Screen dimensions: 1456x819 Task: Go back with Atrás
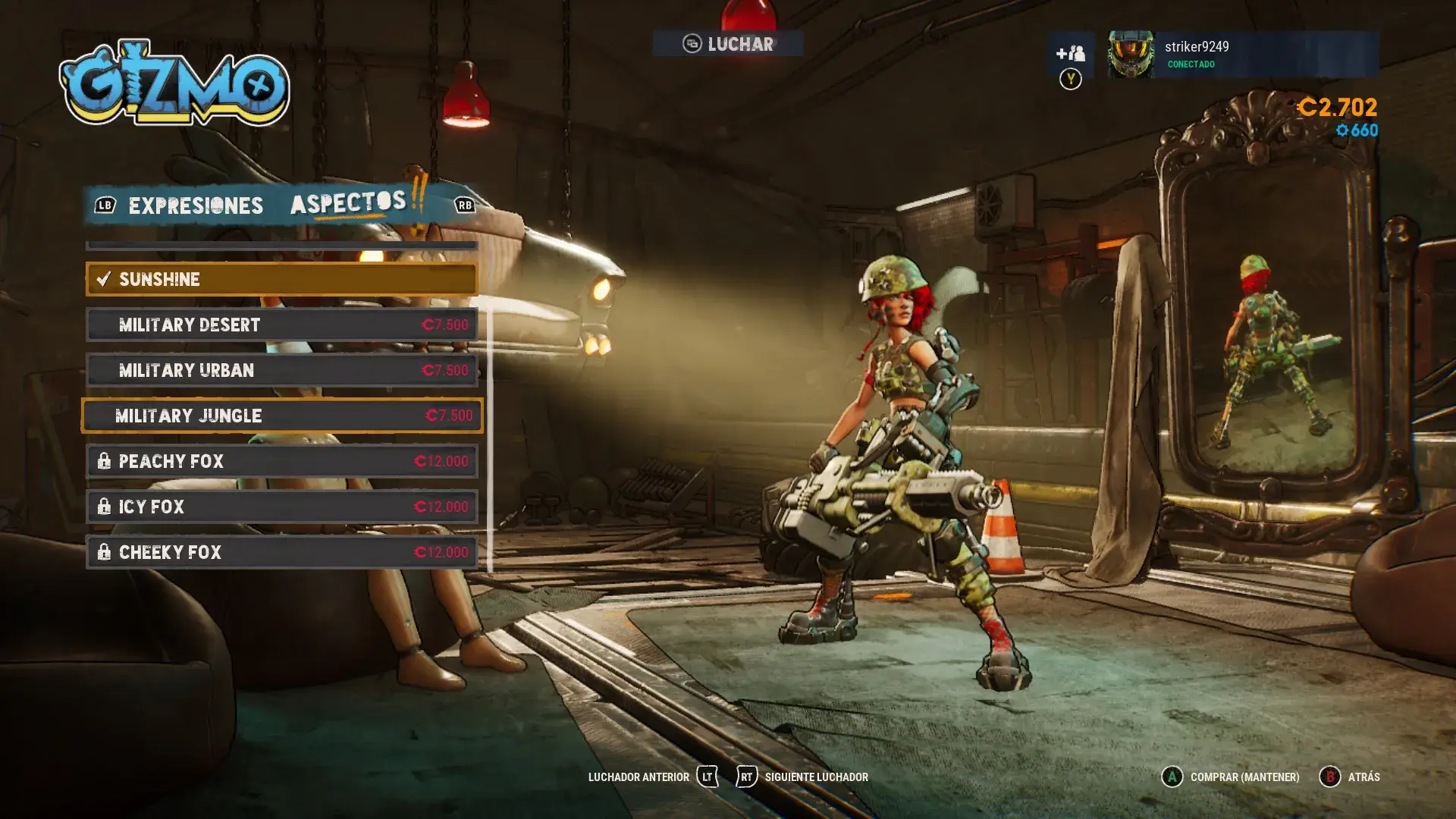pos(1350,777)
